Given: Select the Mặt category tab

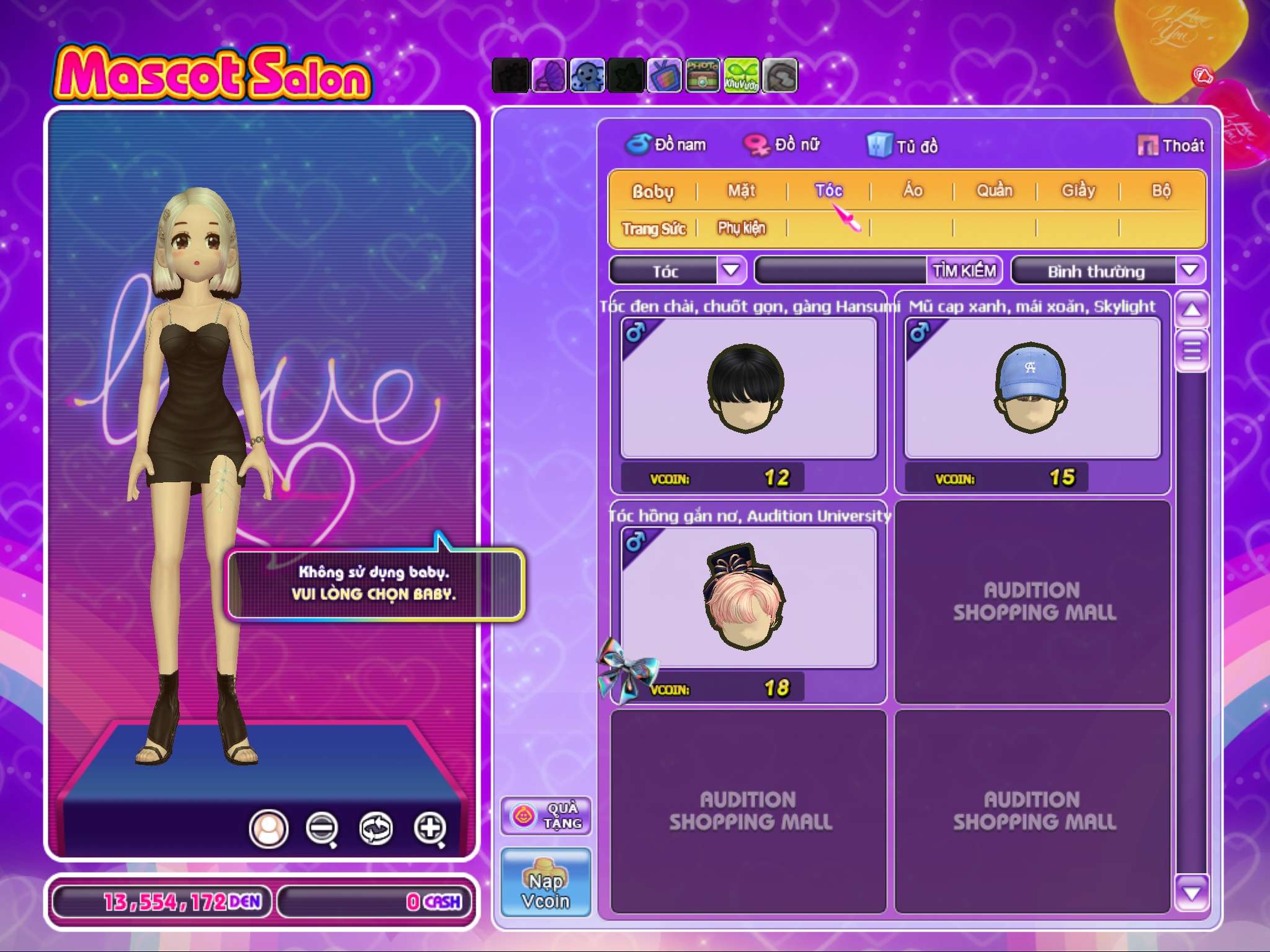Looking at the screenshot, I should click(x=742, y=191).
